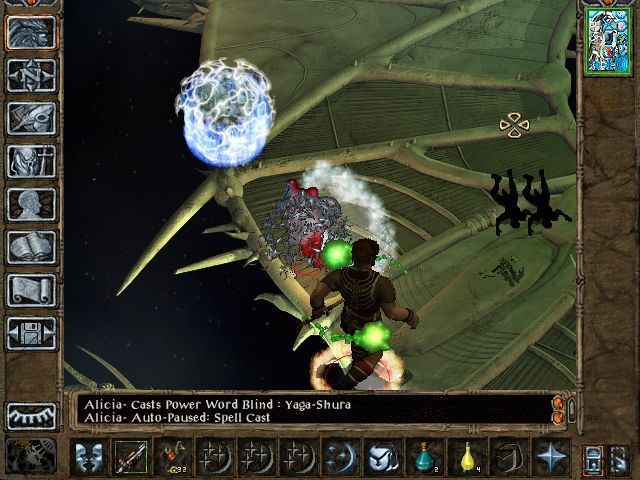Open the mage spellbook
640x480 pixels.
click(x=31, y=247)
